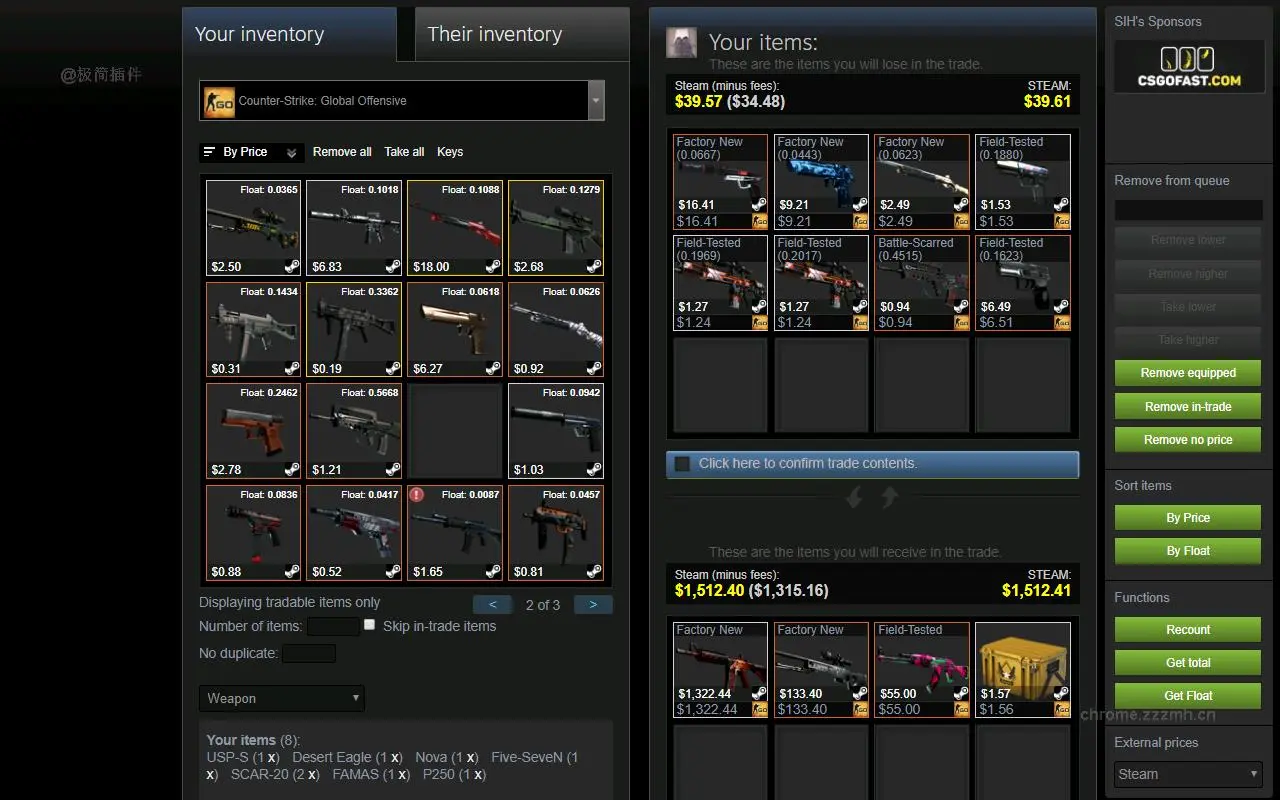Viewport: 1280px width, 800px height.
Task: Expand the Counter-Strike: Global Offensive game dropdown
Action: click(596, 101)
